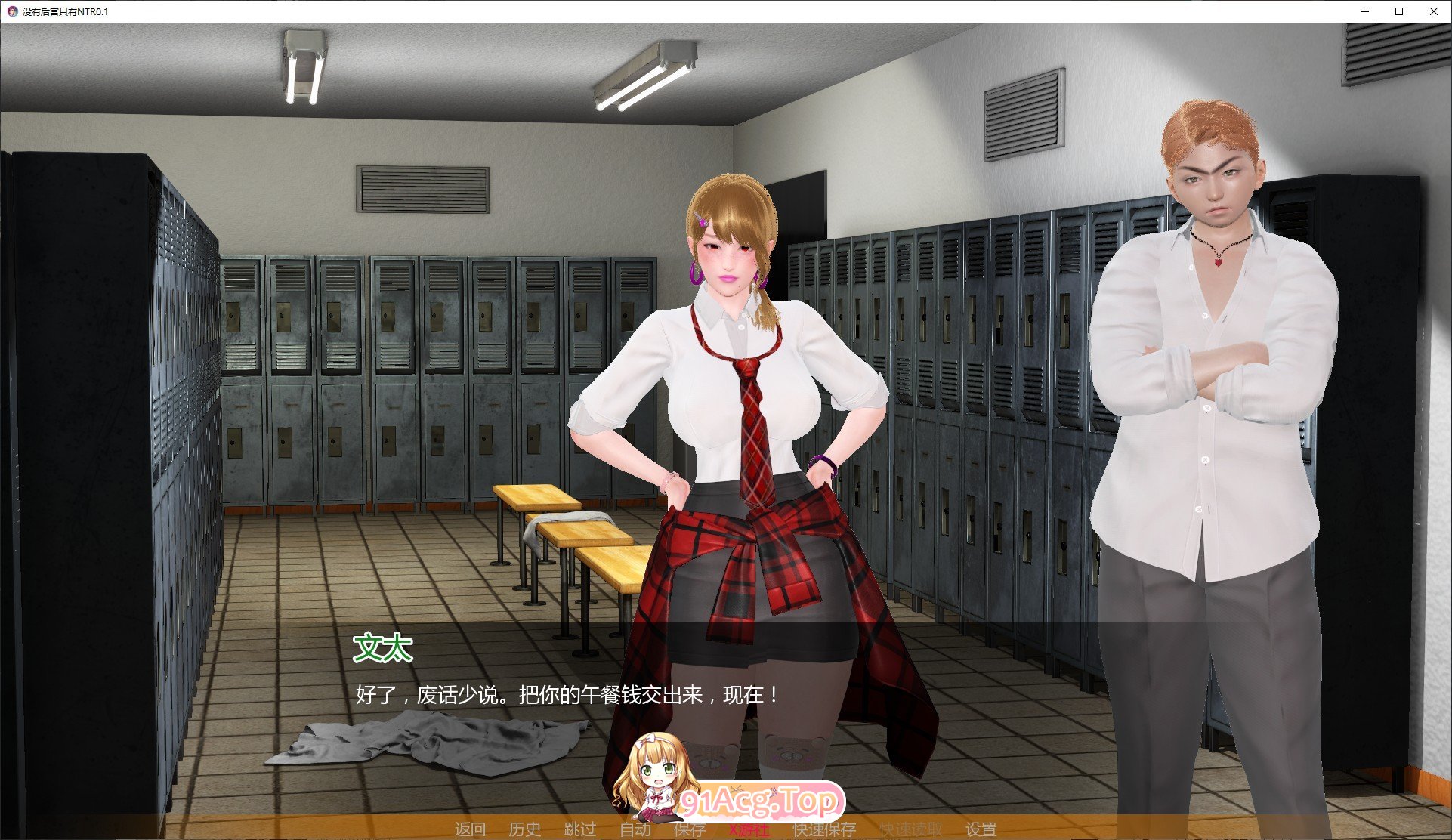This screenshot has width=1452, height=840.
Task: Click 快速读取 to quick load
Action: 909,829
